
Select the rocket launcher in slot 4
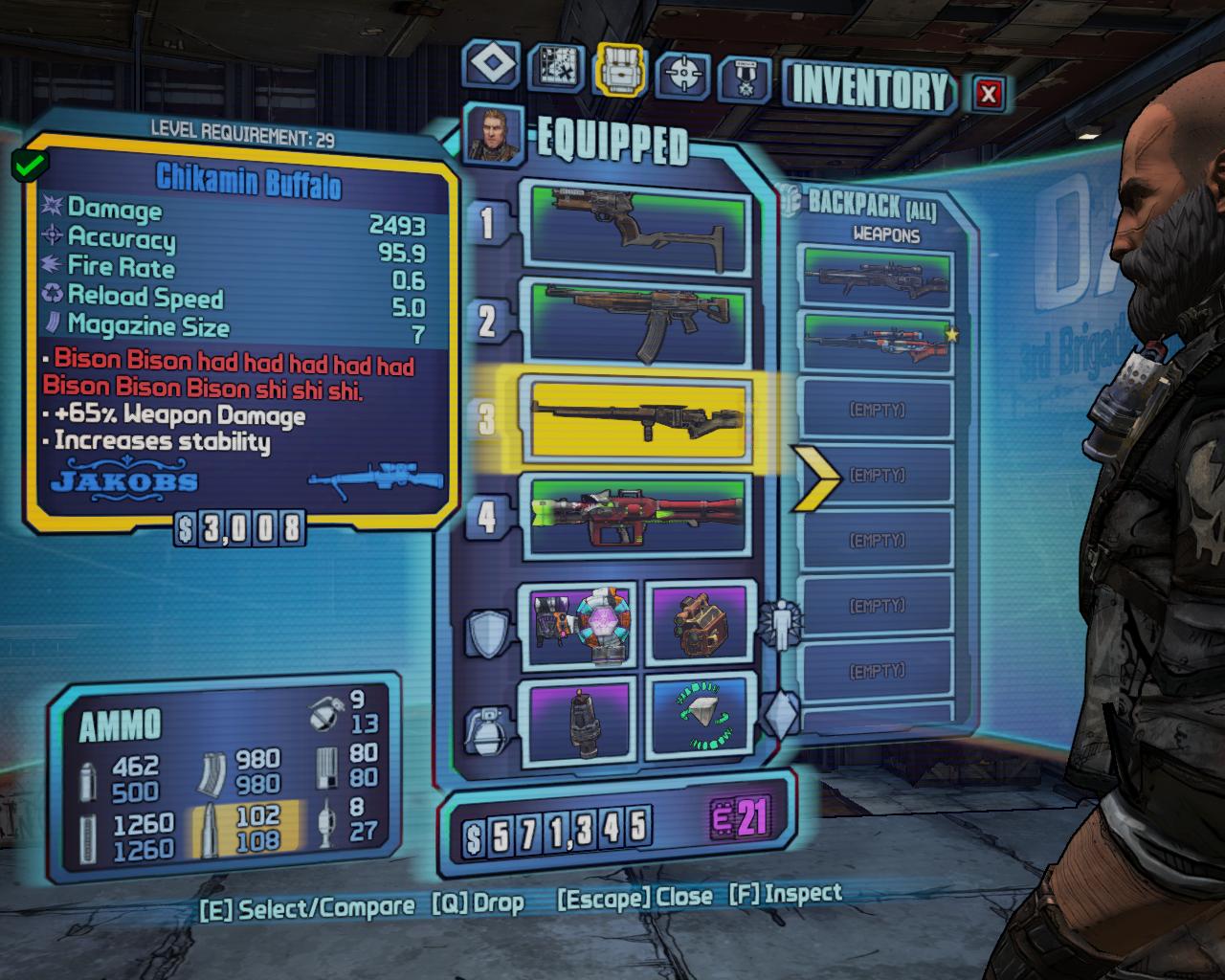tap(633, 516)
